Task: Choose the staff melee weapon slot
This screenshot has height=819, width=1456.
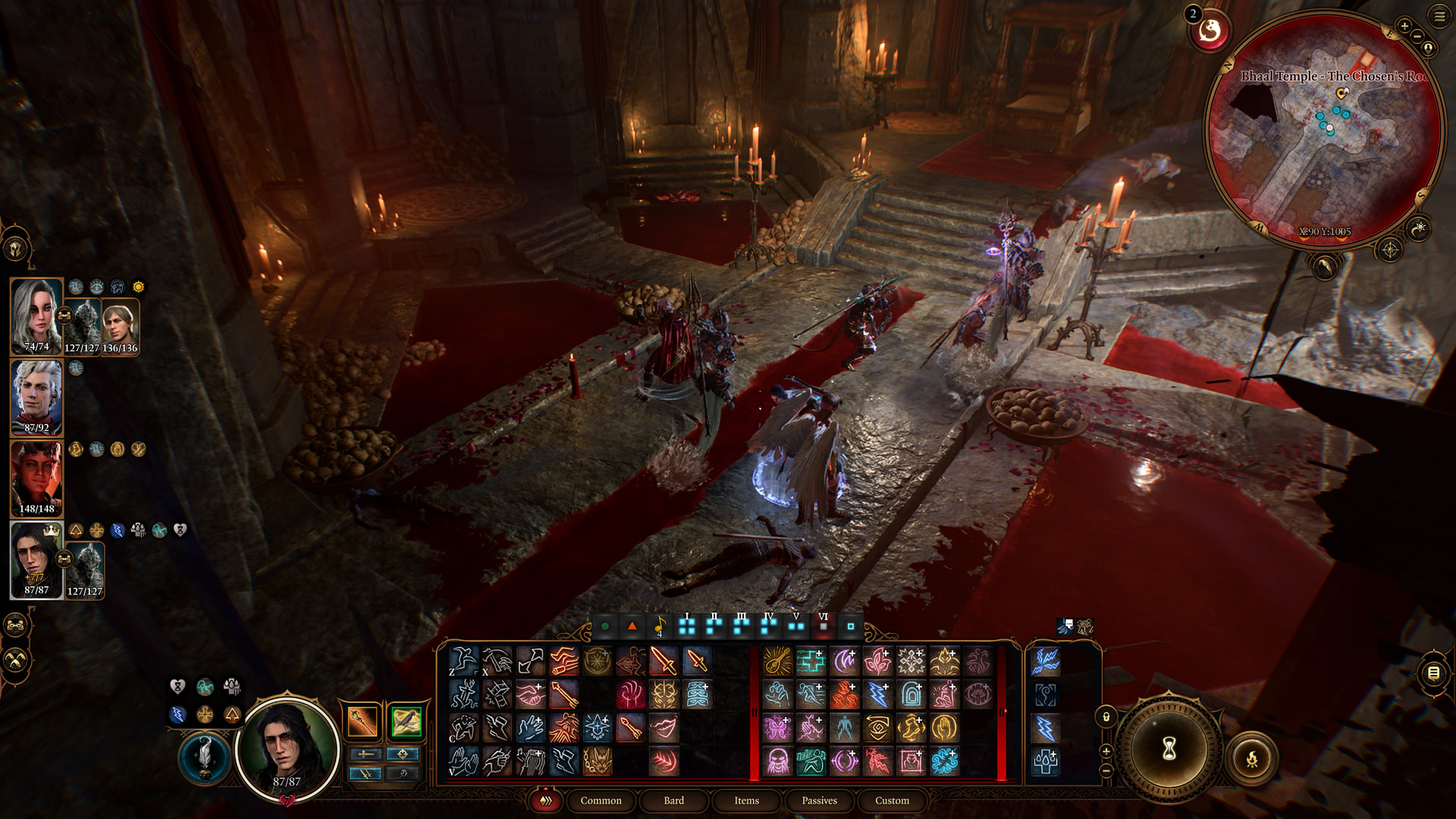Action: pyautogui.click(x=362, y=721)
